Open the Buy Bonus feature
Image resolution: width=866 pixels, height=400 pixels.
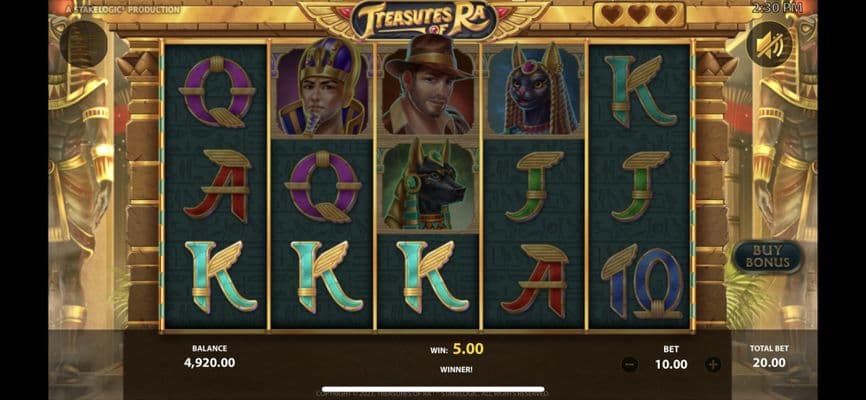point(767,257)
